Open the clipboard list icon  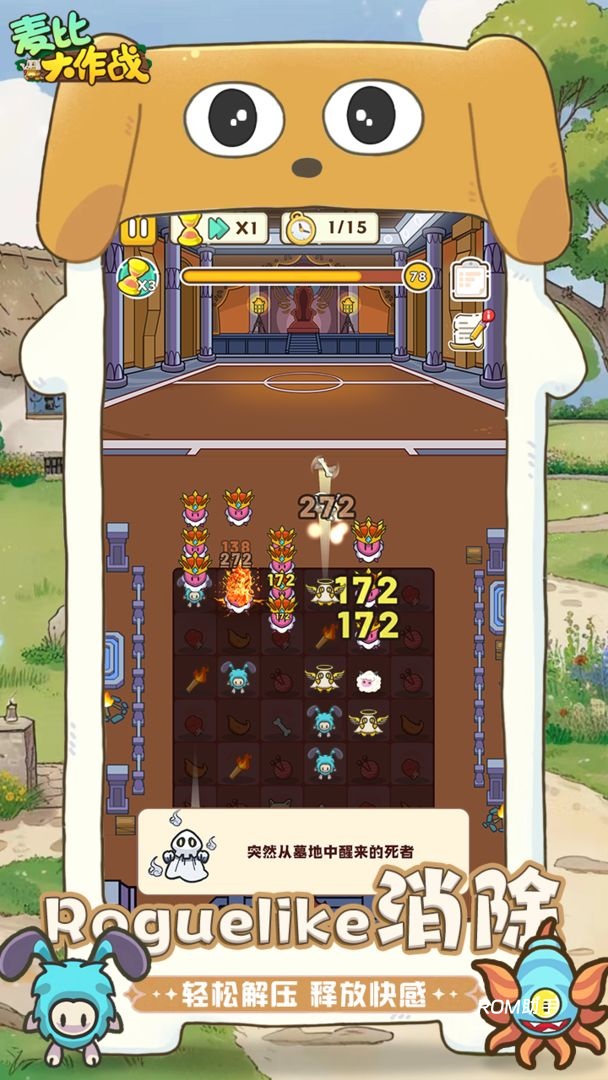pyautogui.click(x=467, y=277)
